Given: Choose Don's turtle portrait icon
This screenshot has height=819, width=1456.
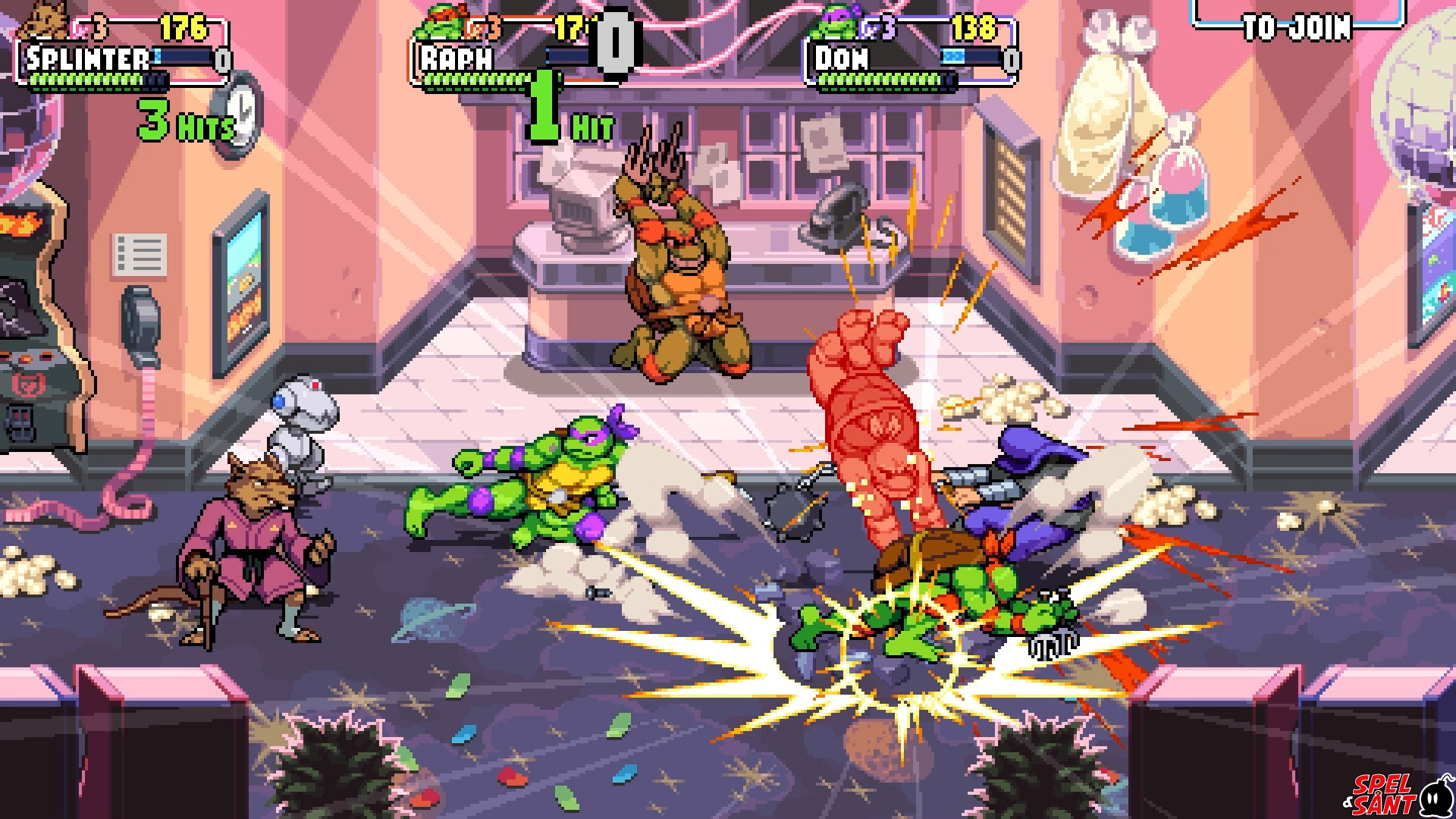Looking at the screenshot, I should [x=834, y=23].
